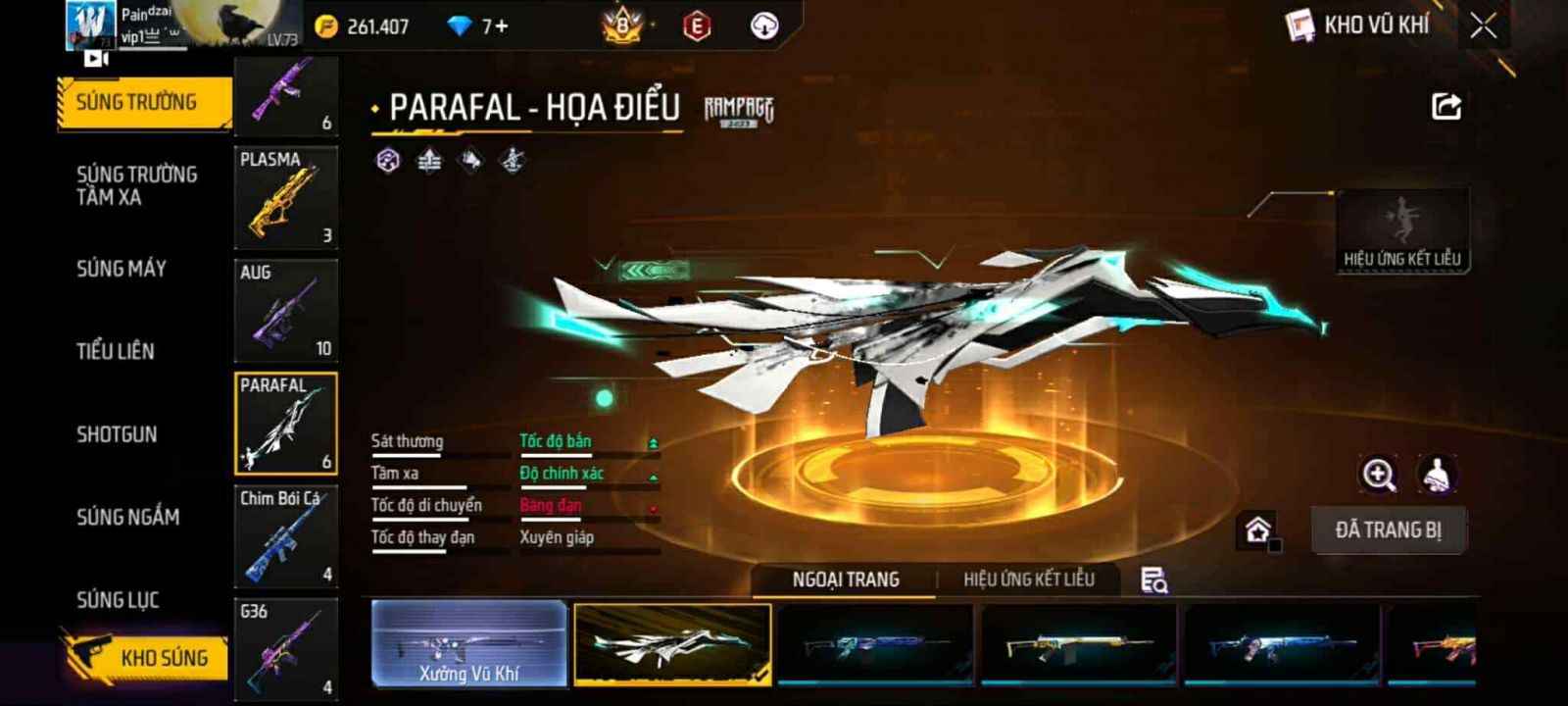Choose the AUG weapon thumbnail
Screen dimensions: 1568x706
(285, 310)
